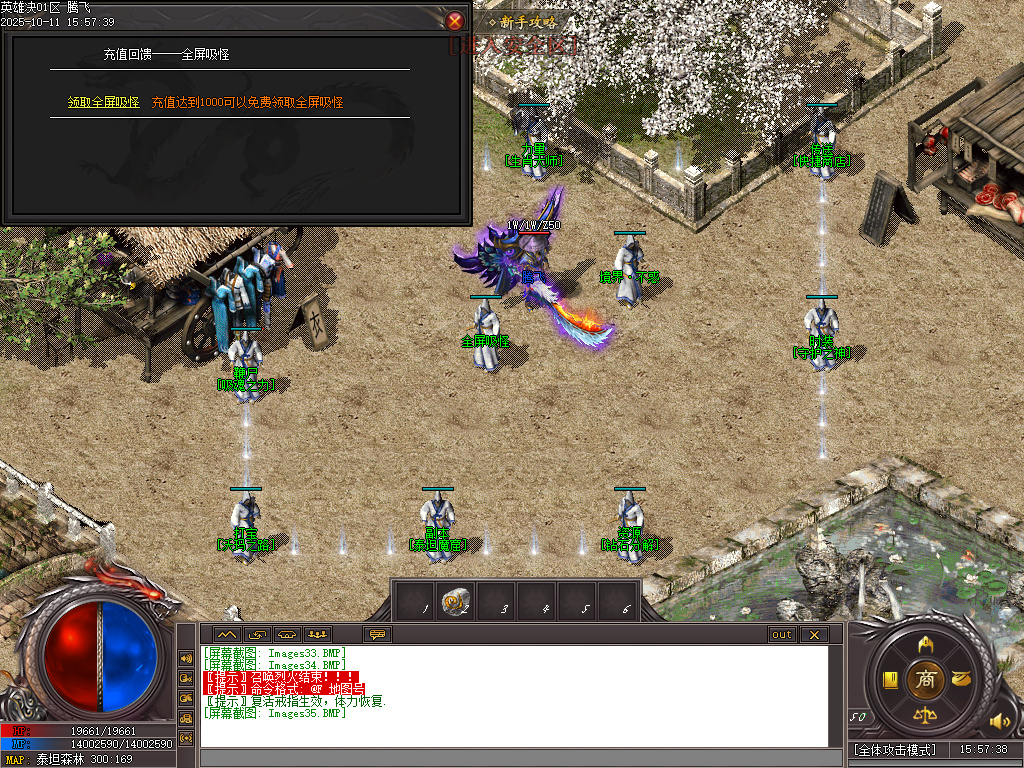Toggle the top chat channel filter icon
Viewport: 1024px width, 768px height.
(186, 658)
